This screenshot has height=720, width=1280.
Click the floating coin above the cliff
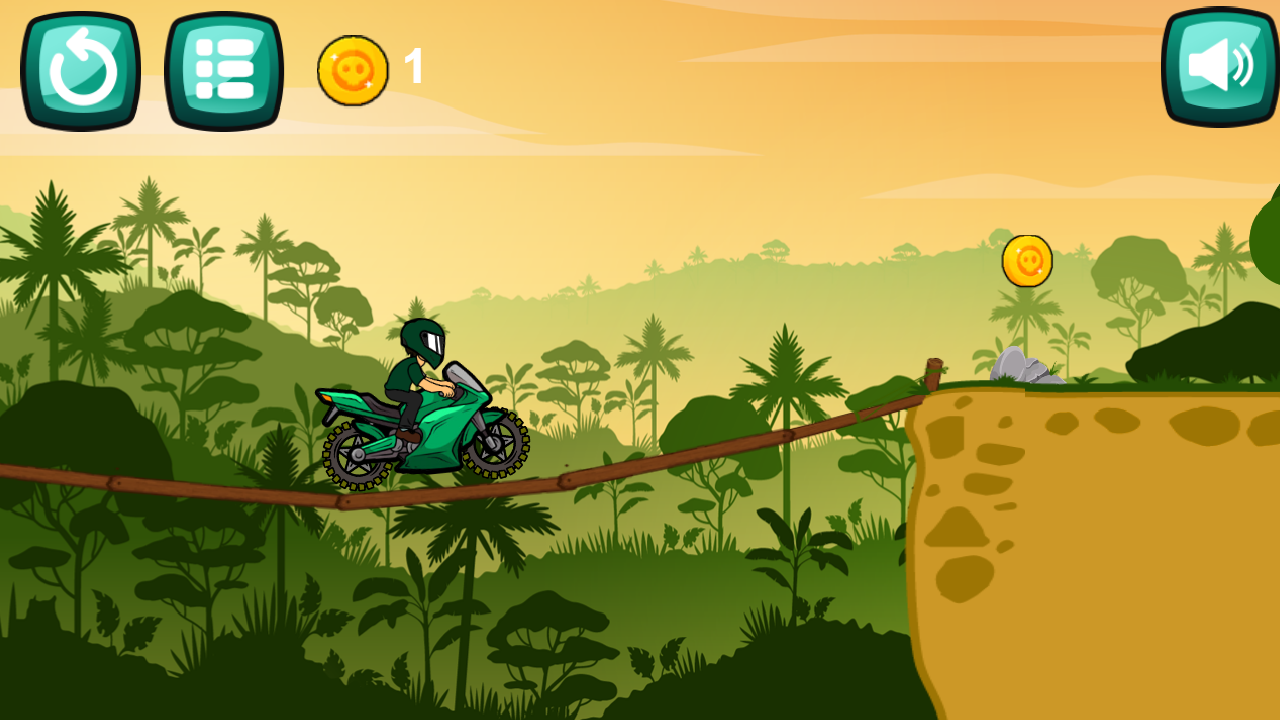click(1025, 261)
